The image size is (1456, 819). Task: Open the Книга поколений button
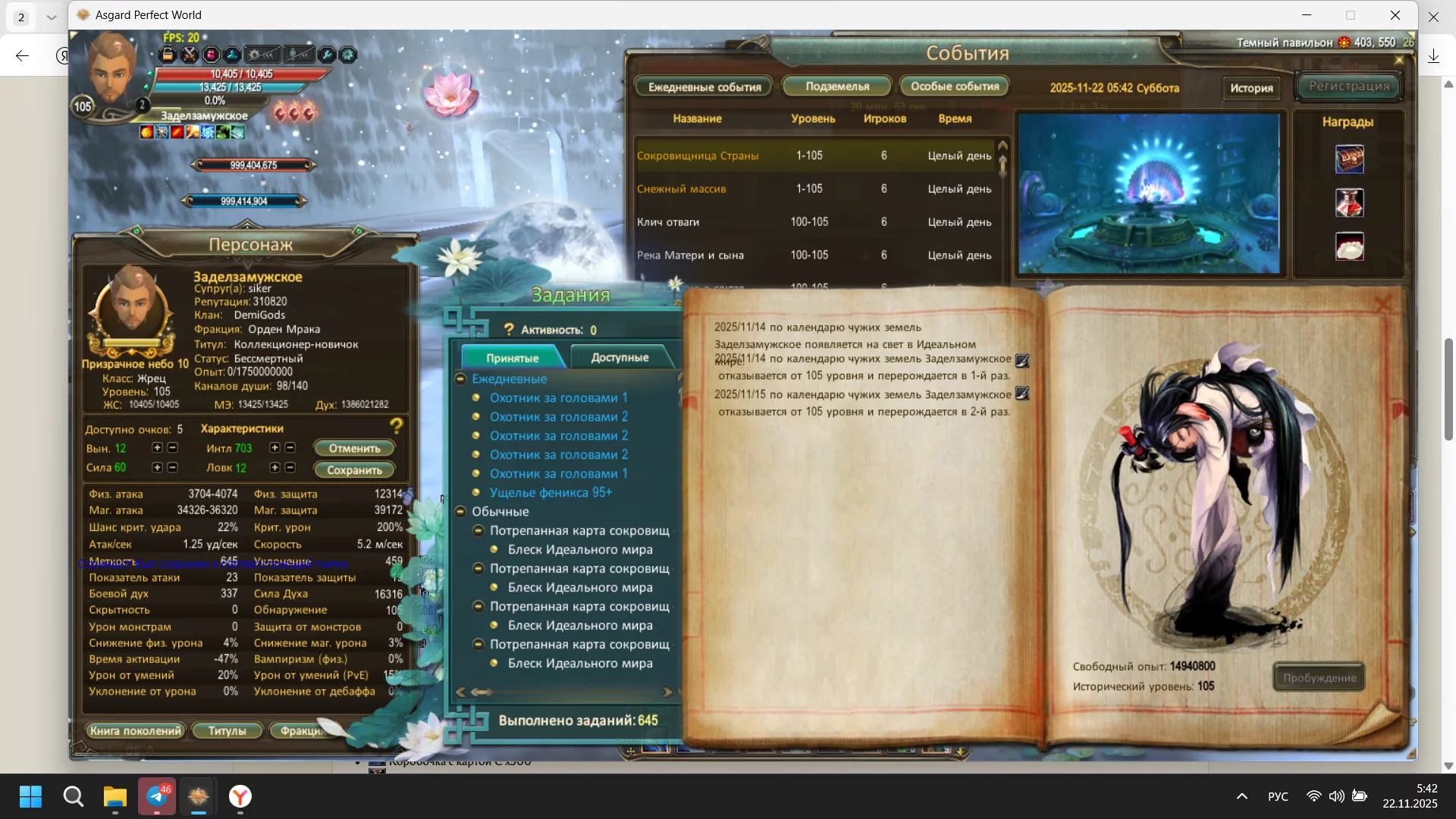pos(136,731)
